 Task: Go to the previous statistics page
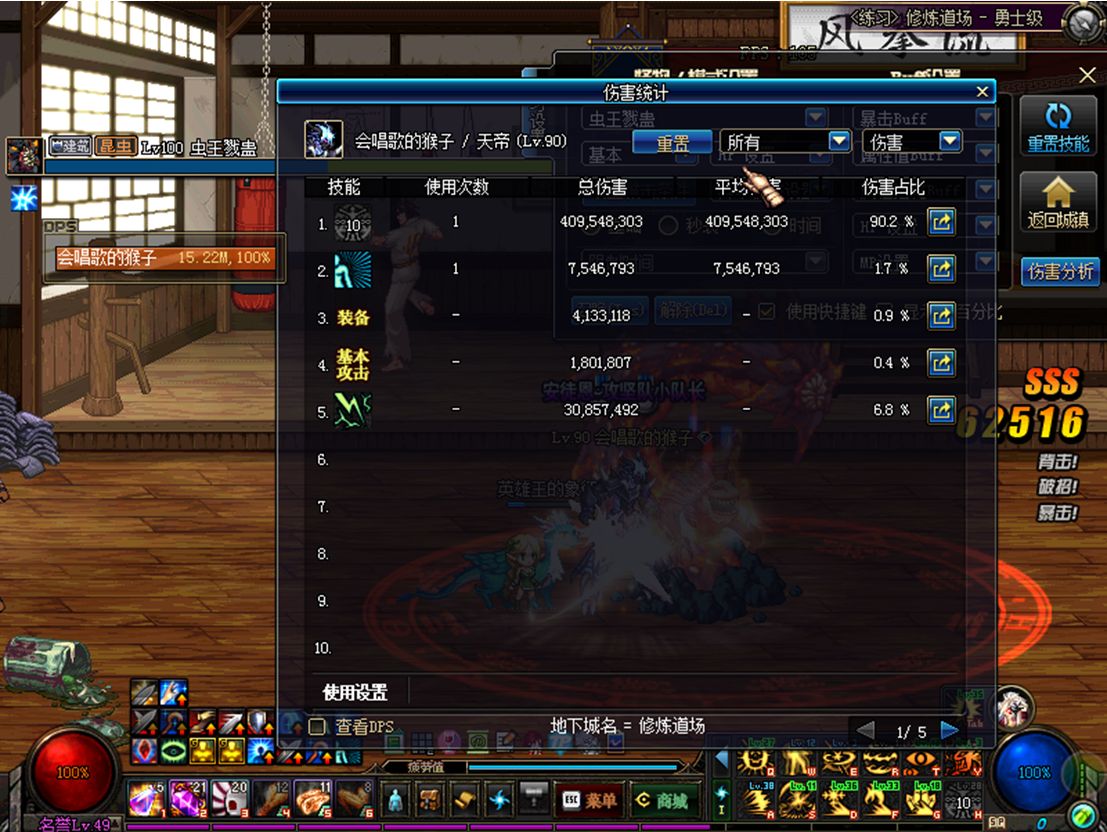click(866, 731)
